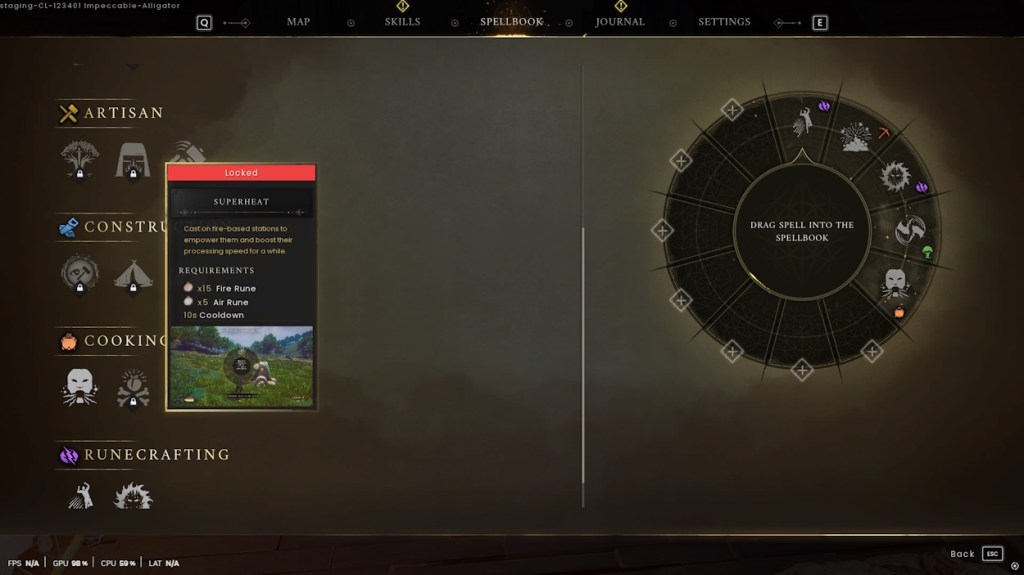Screen dimensions: 1024x575
Task: Choose the locked hooded figure Artisan spell
Action: click(x=133, y=160)
